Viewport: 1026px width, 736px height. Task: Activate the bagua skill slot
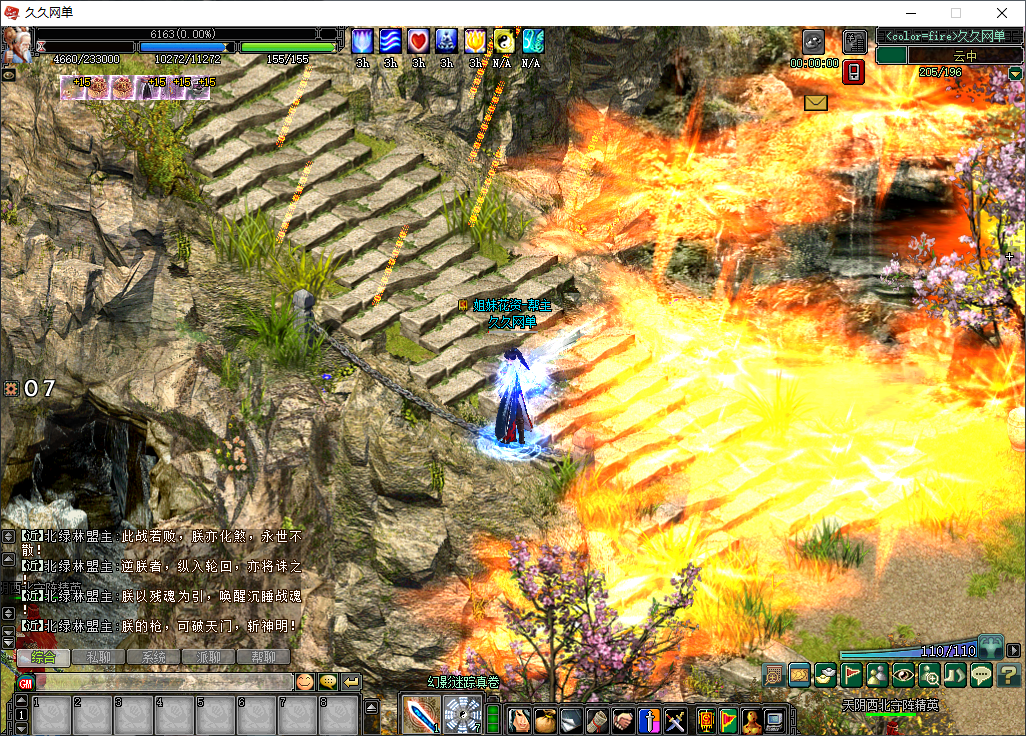pyautogui.click(x=463, y=714)
